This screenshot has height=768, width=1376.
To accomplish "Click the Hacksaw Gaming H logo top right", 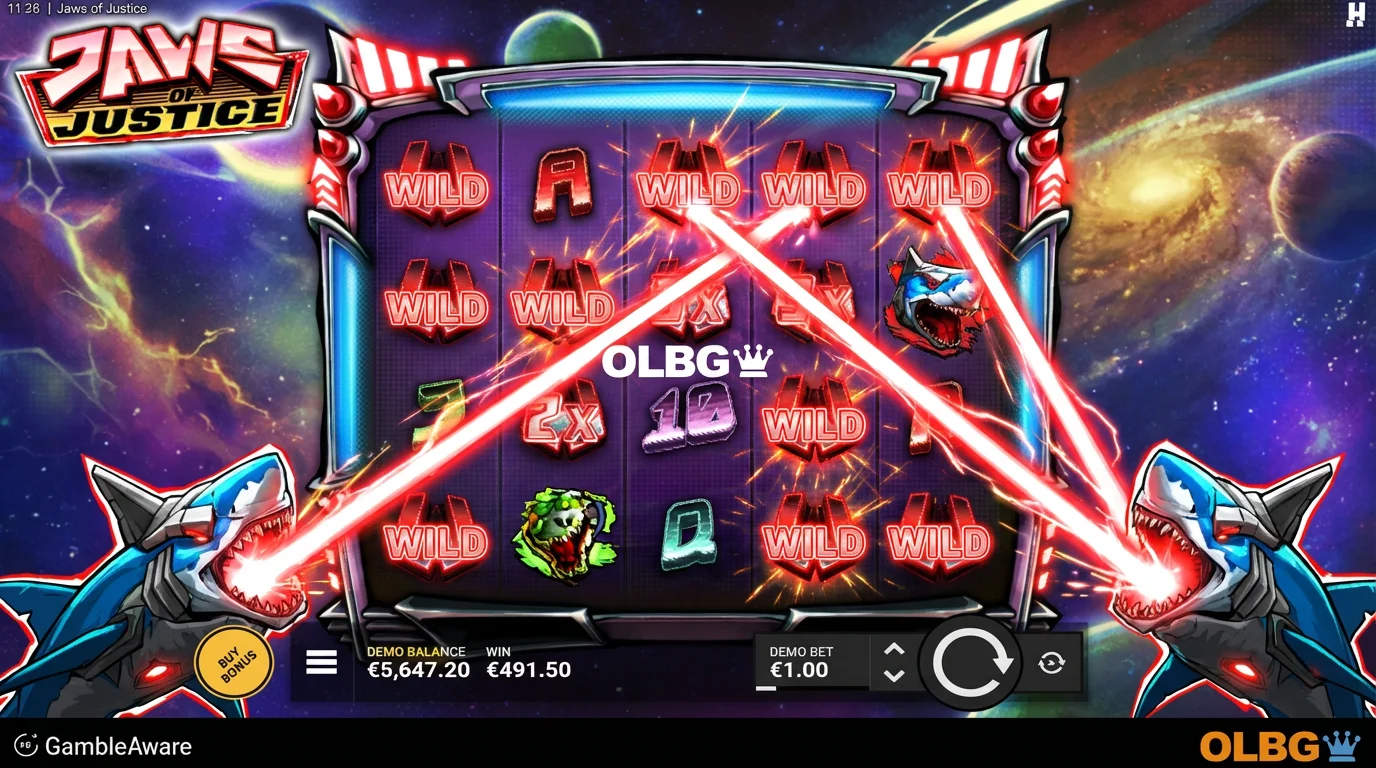I will [x=1355, y=16].
